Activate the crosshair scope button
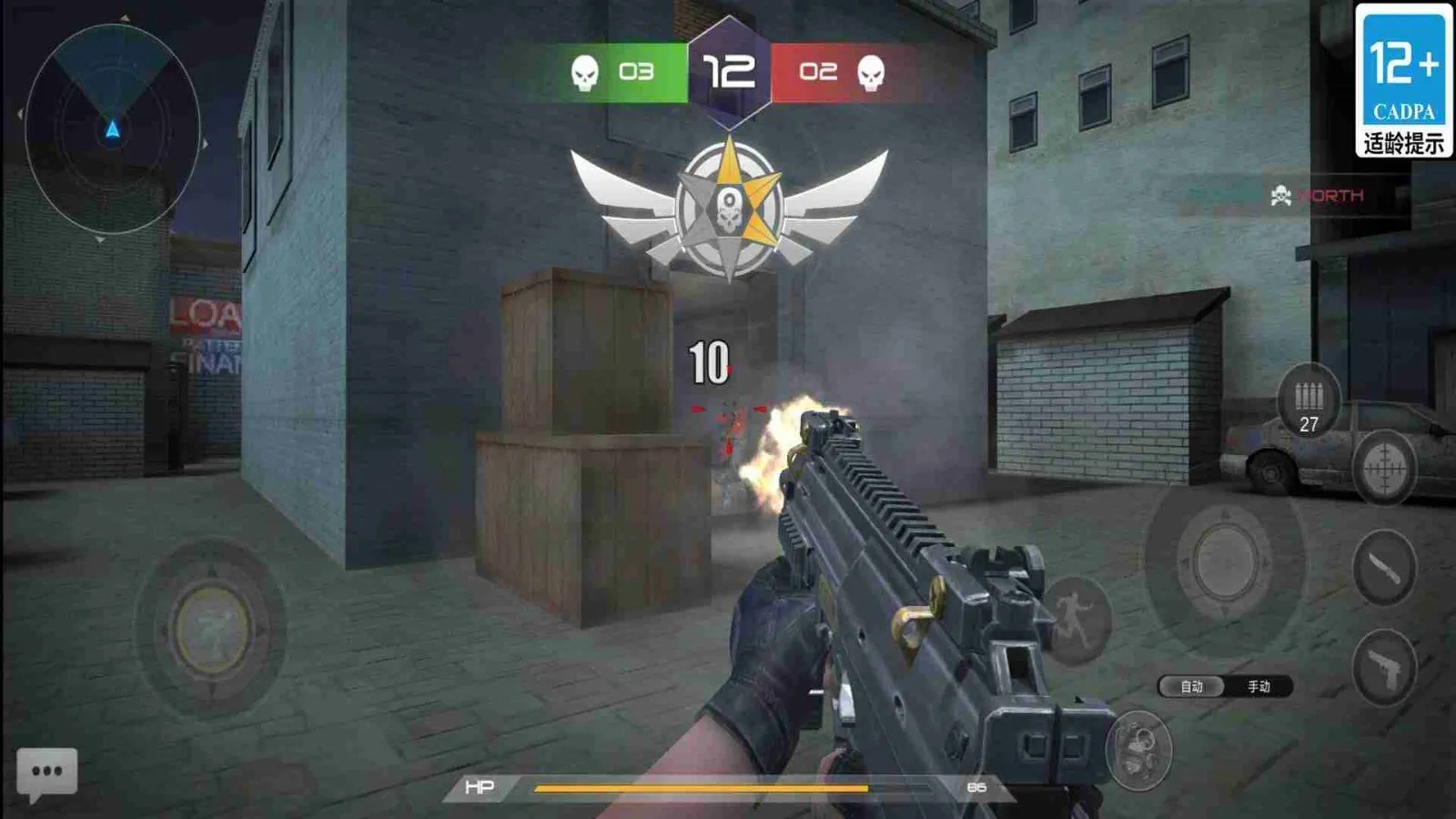The height and width of the screenshot is (819, 1456). click(1384, 468)
